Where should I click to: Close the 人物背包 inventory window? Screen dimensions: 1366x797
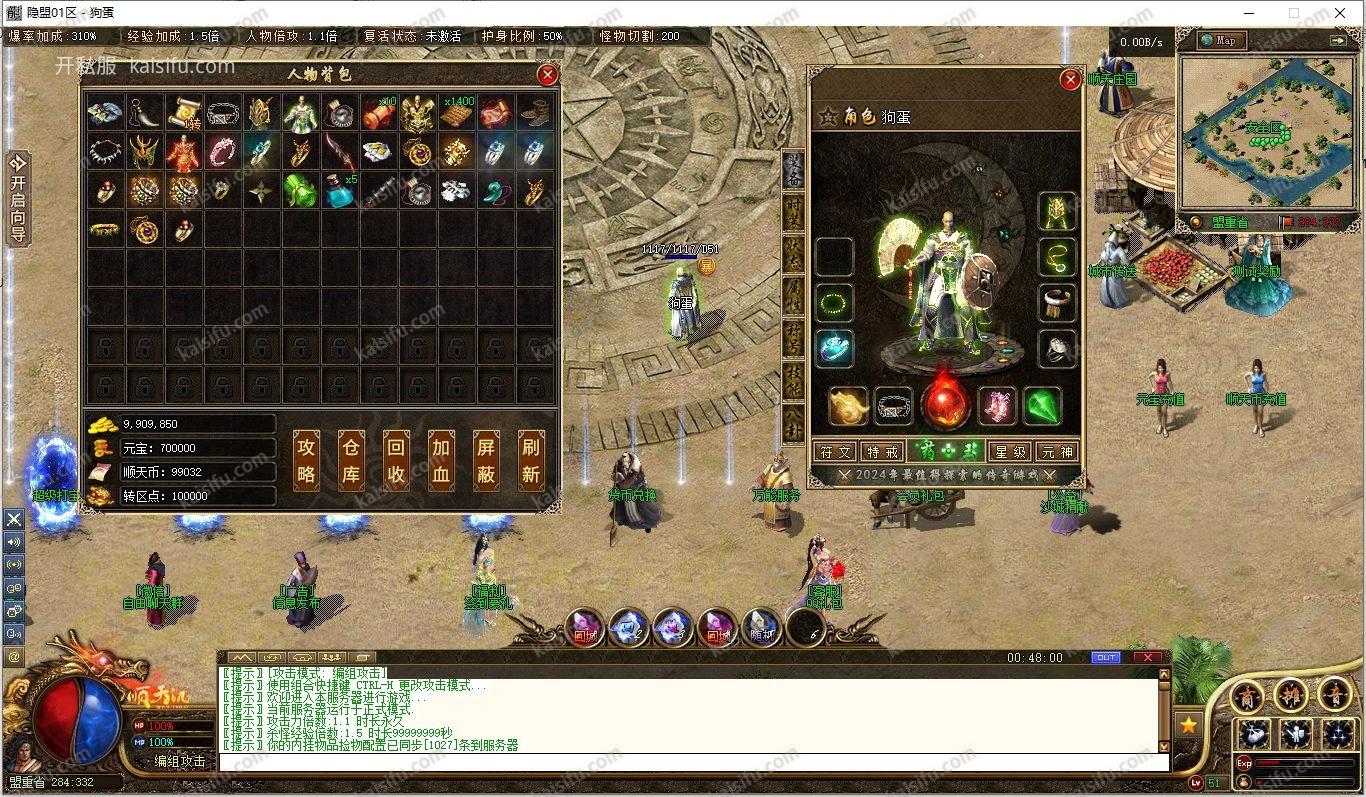click(547, 75)
